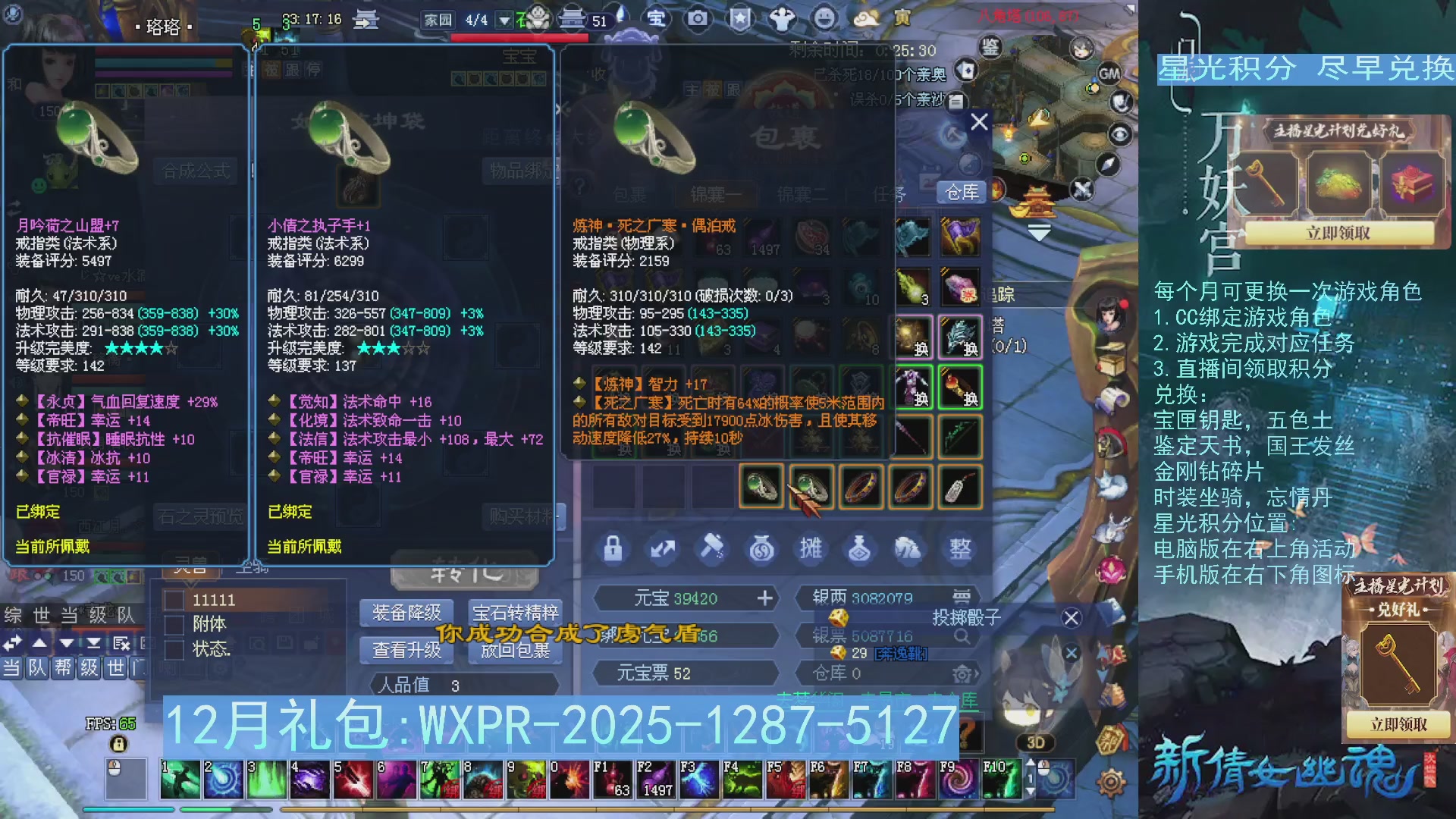Image resolution: width=1456 pixels, height=819 pixels.
Task: Click the 整 sort icon to tidy the bag
Action: (x=960, y=549)
